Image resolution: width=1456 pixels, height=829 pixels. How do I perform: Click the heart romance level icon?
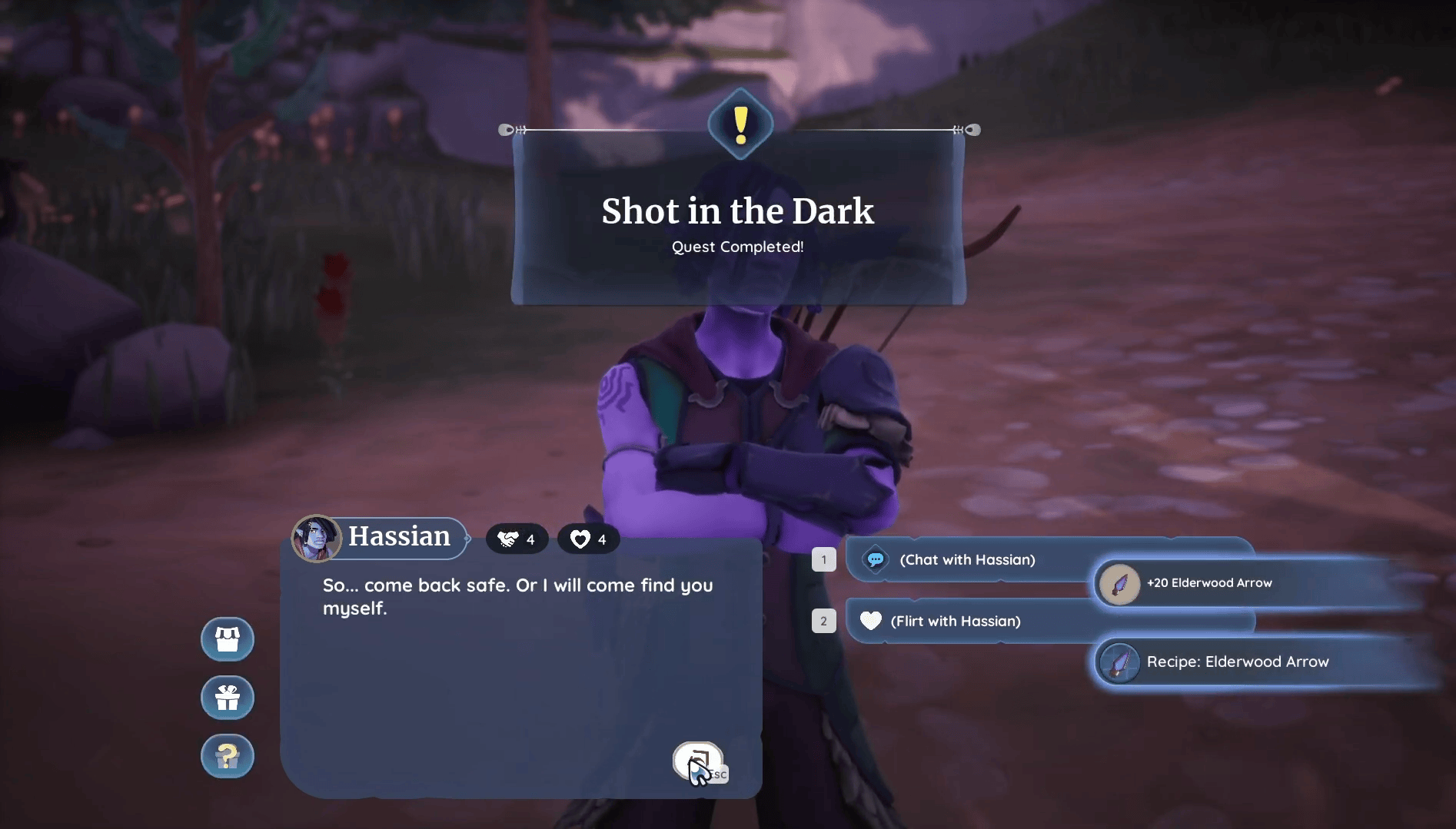coord(578,539)
